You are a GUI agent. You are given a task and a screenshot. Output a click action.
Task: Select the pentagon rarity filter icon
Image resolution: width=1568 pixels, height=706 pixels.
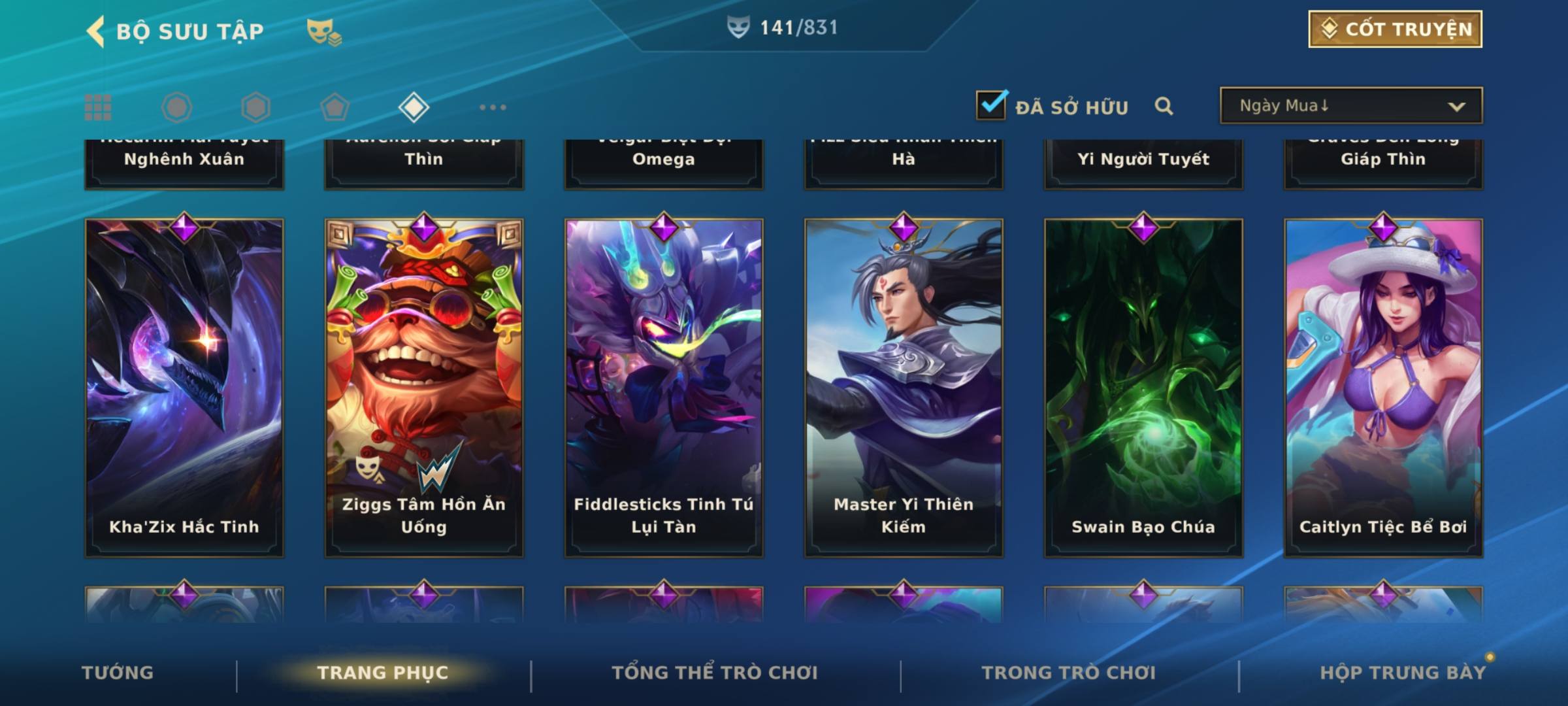point(335,107)
